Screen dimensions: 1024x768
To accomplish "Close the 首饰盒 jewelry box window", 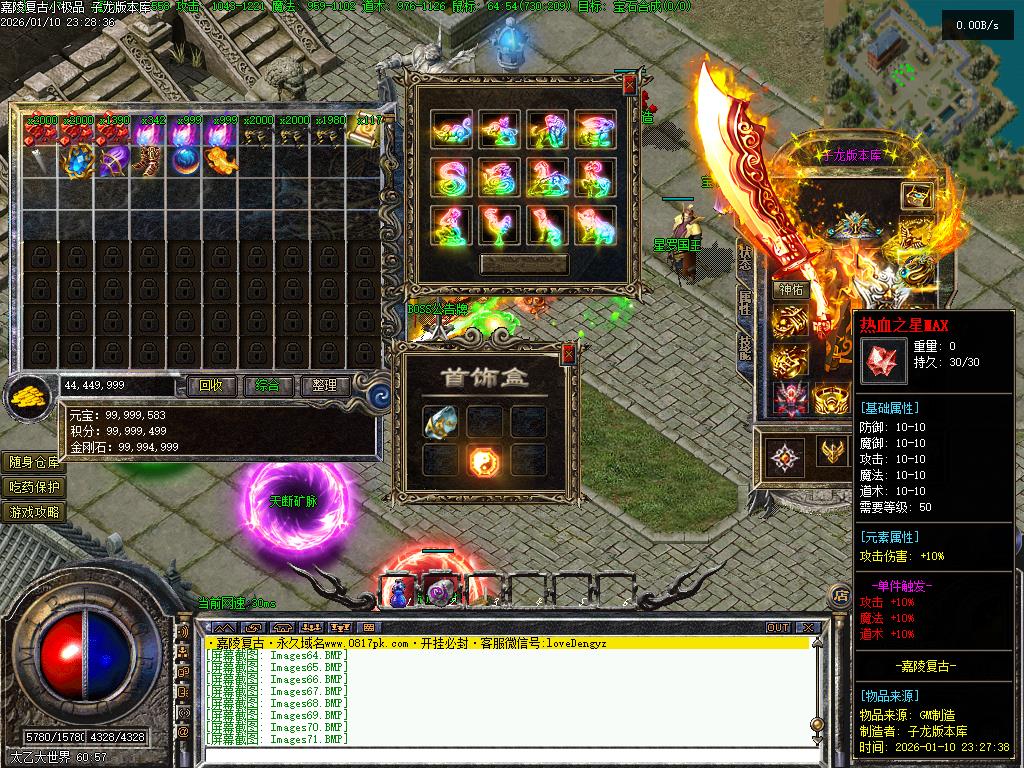I will [568, 353].
